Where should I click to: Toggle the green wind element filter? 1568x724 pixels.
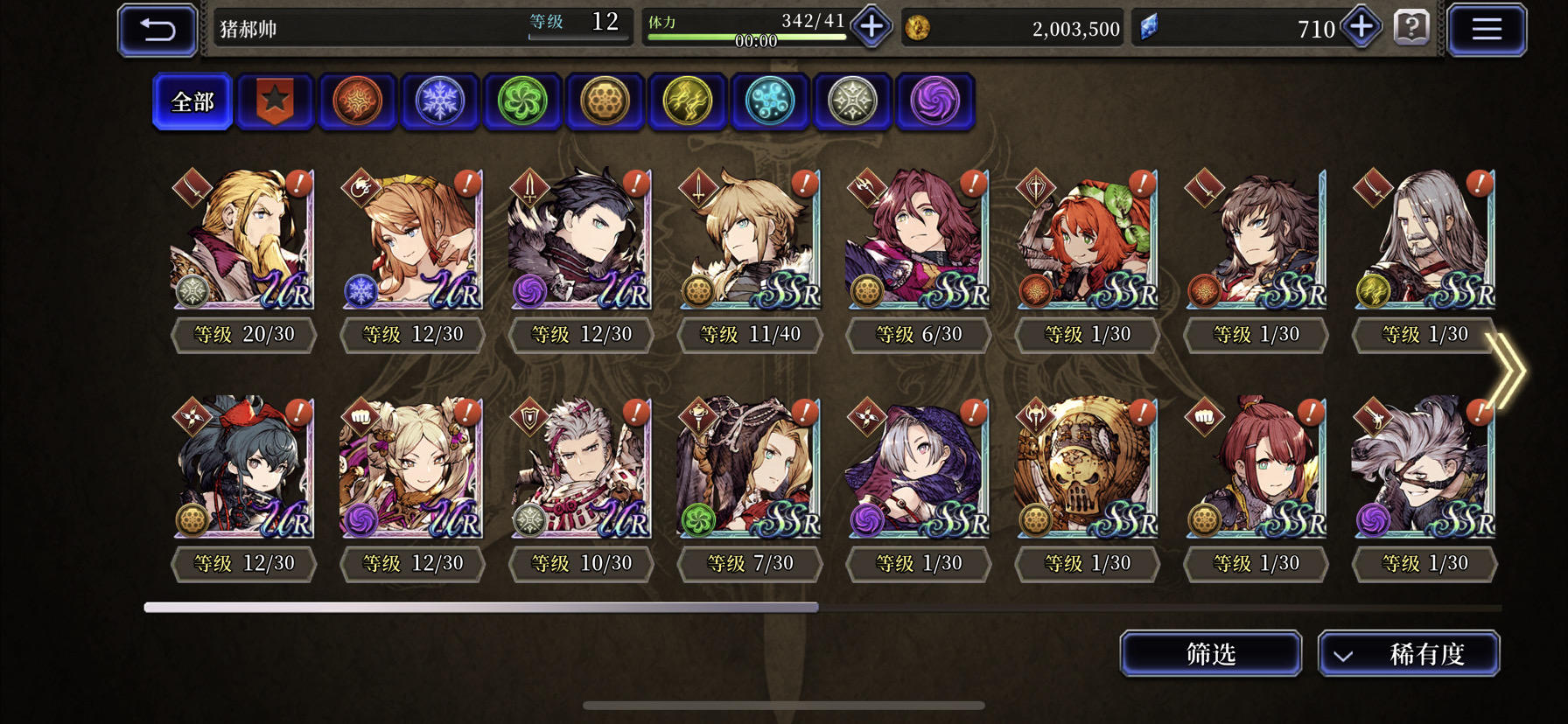(x=522, y=101)
